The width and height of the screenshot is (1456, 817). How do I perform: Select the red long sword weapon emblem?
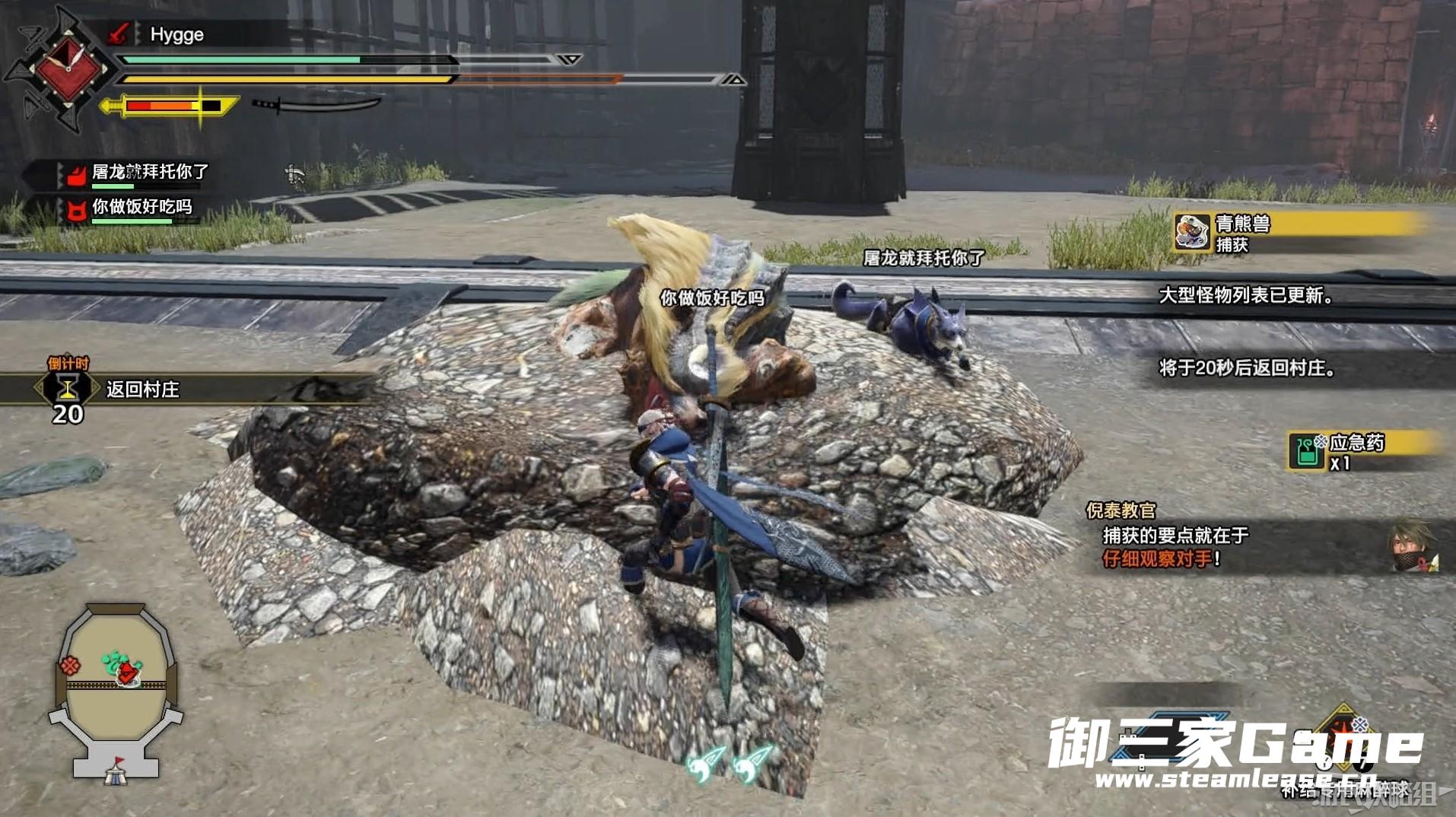pyautogui.click(x=67, y=68)
